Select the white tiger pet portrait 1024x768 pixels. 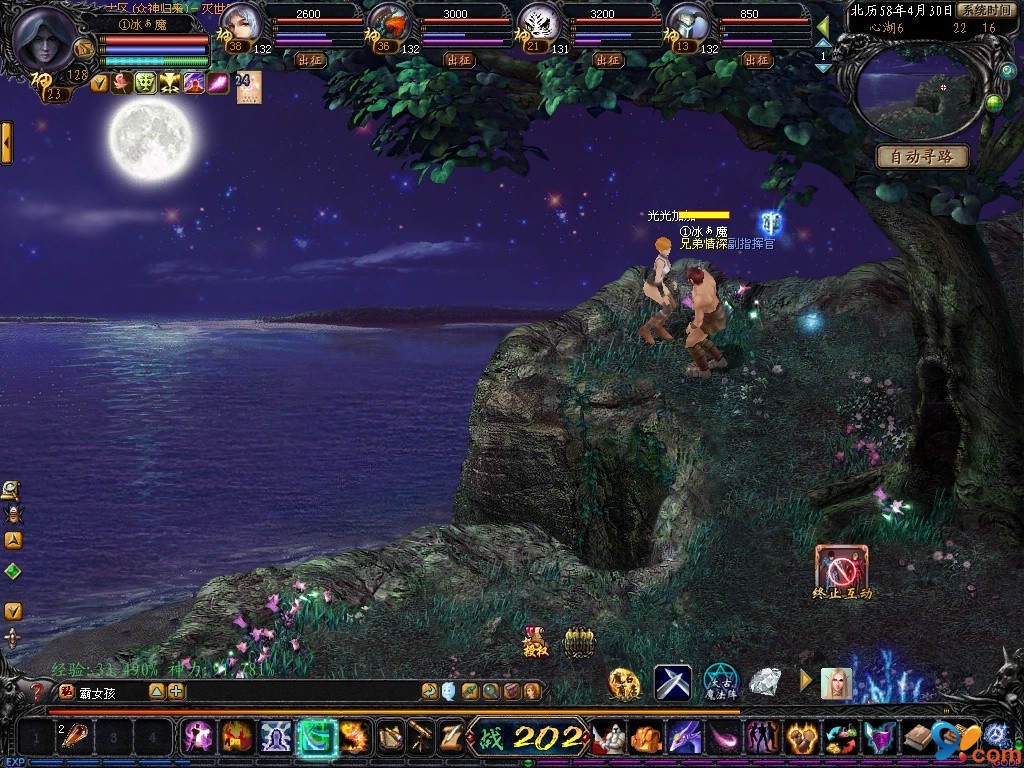pyautogui.click(x=538, y=24)
